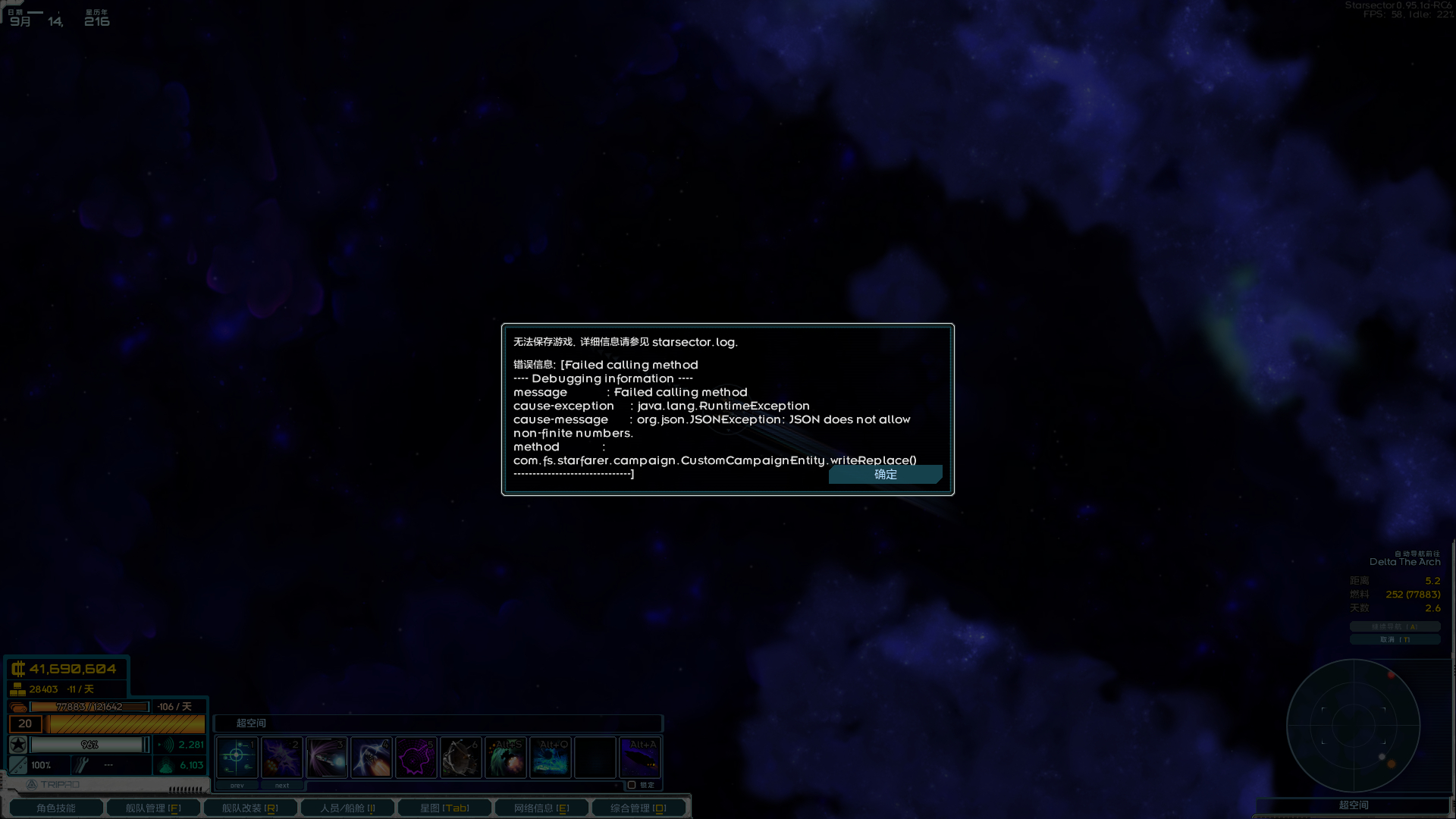Click the fuel canister icon in the resource panel
The height and width of the screenshot is (819, 1456).
(17, 706)
